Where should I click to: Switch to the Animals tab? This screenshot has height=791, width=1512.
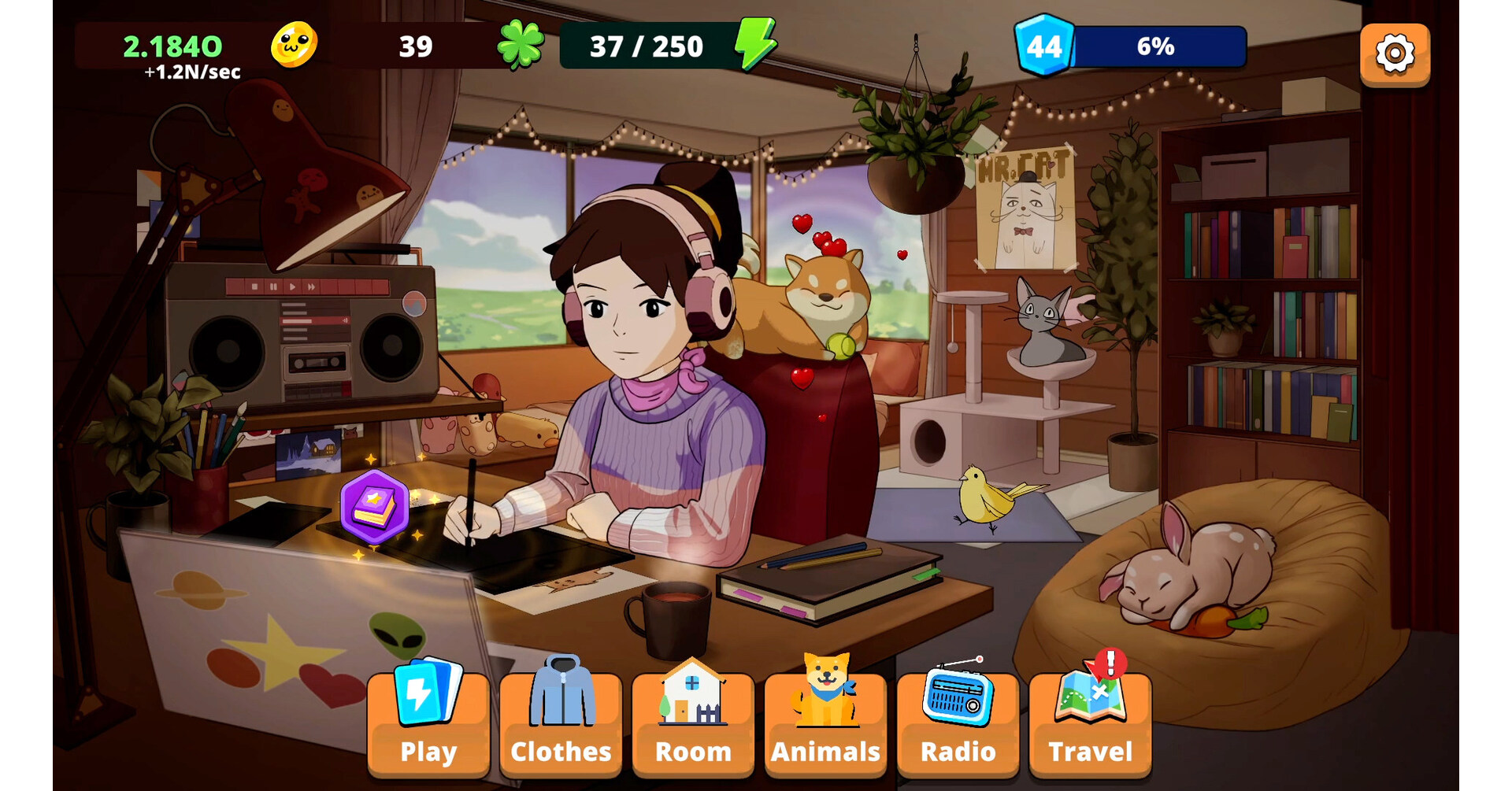[x=825, y=724]
